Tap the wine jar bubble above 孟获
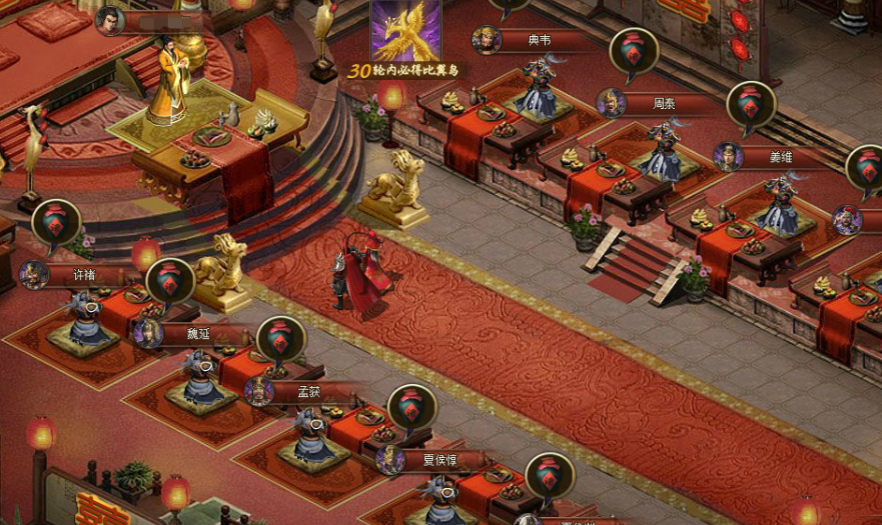882x525 pixels. 281,339
